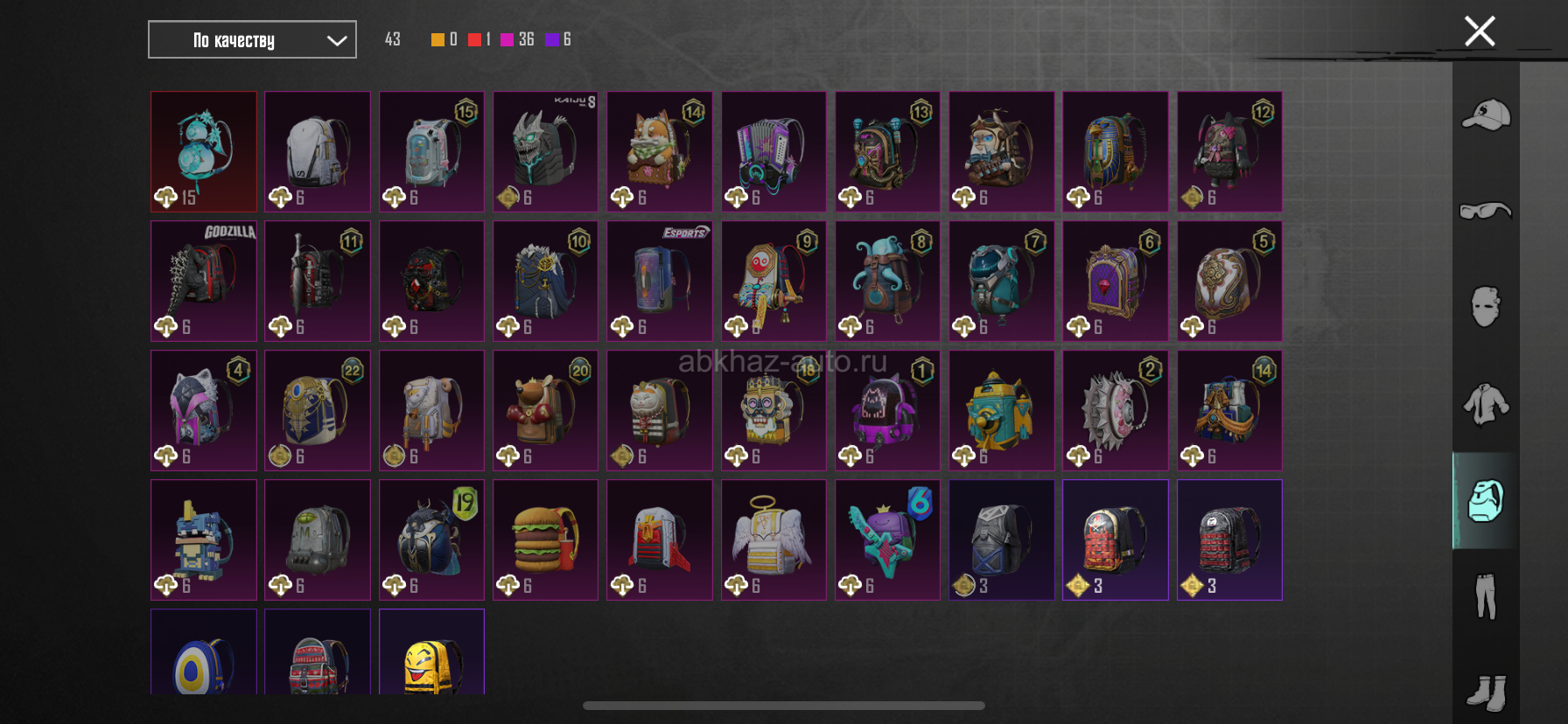Select the Esports backpack skin
The width and height of the screenshot is (1568, 724).
click(x=660, y=281)
